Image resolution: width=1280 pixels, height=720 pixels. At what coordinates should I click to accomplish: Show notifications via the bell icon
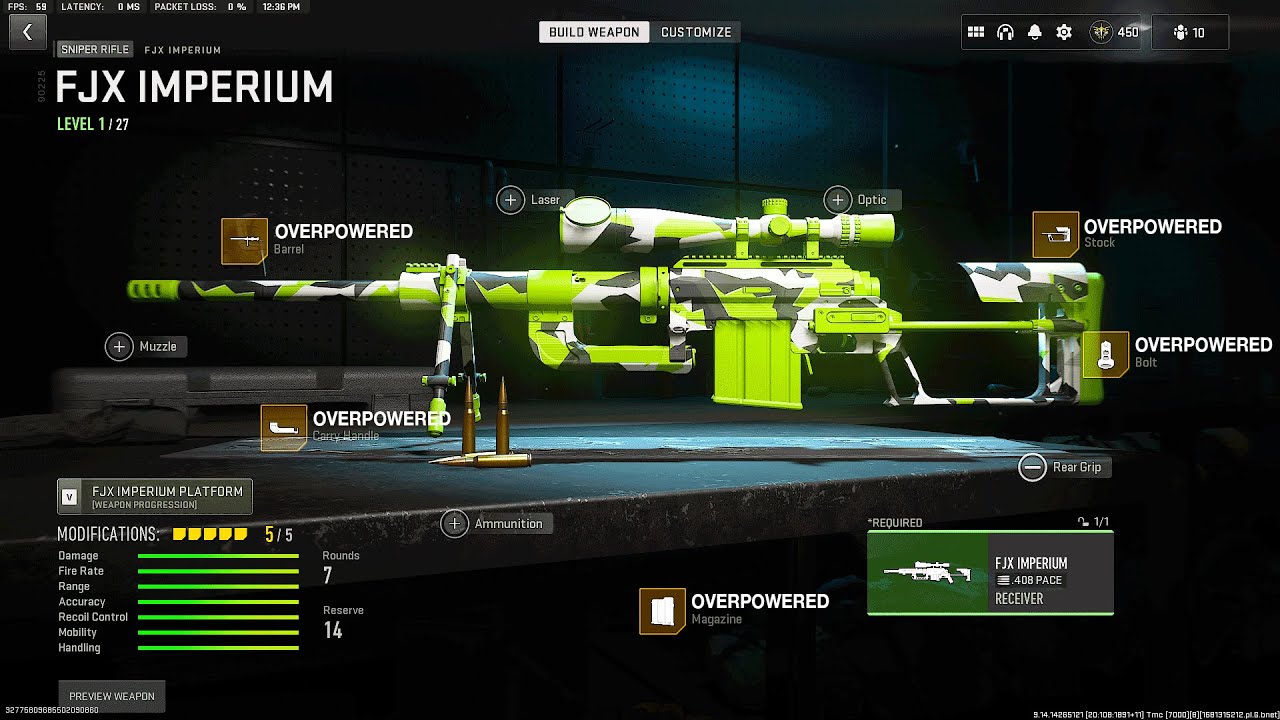[1034, 32]
